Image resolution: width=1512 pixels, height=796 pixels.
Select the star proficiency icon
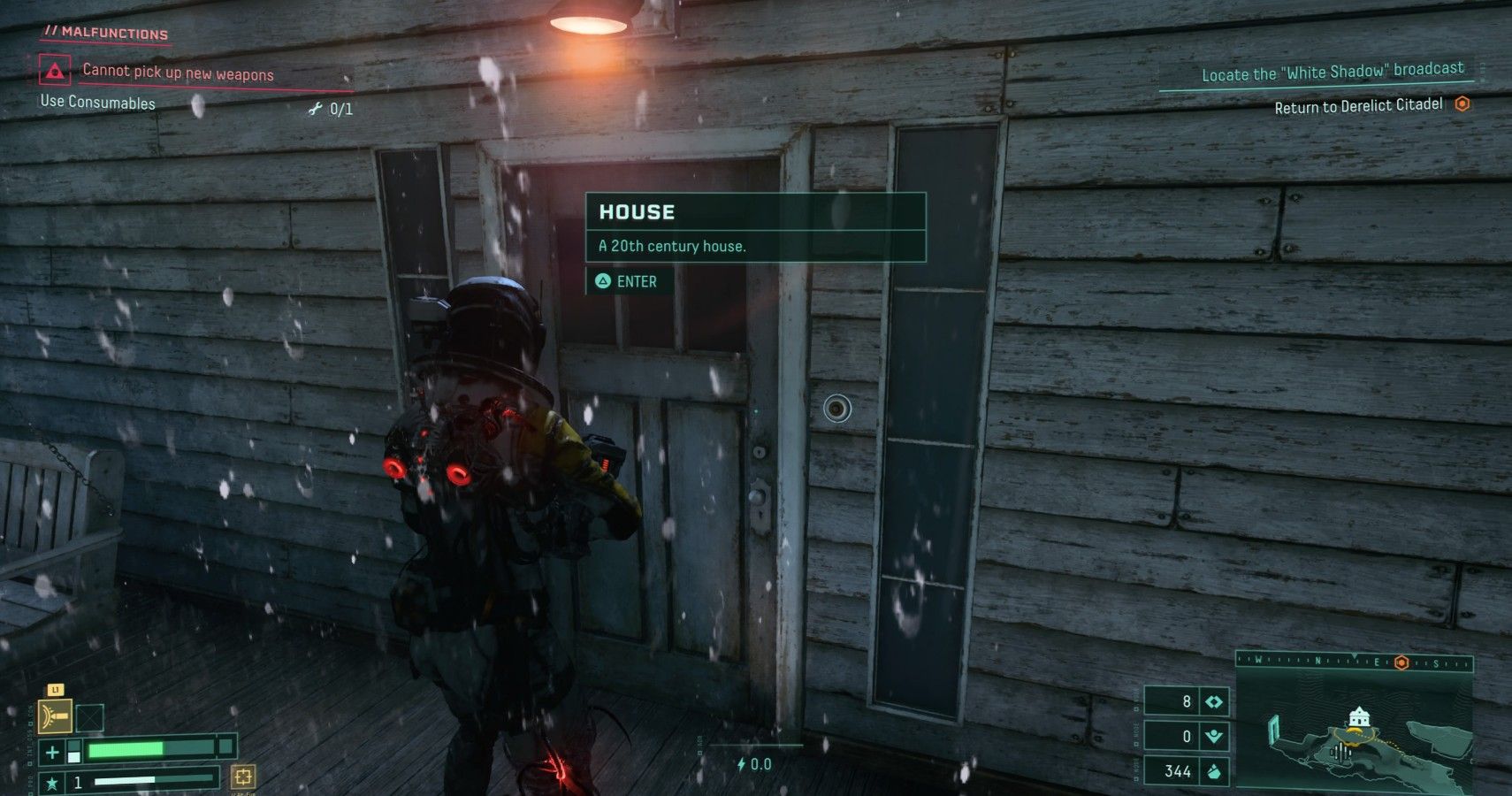pos(53,782)
